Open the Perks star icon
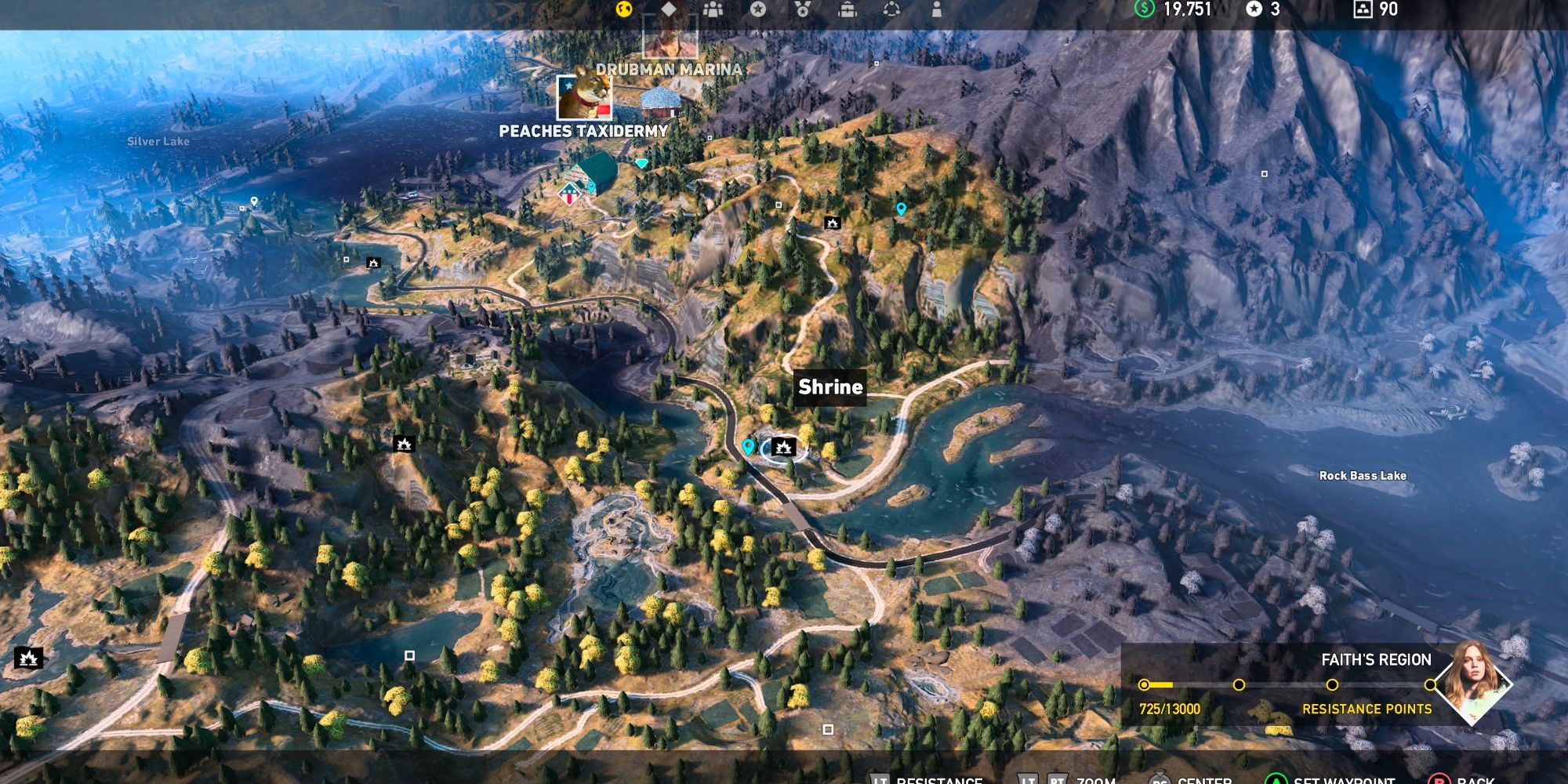The image size is (1568, 784). click(757, 9)
